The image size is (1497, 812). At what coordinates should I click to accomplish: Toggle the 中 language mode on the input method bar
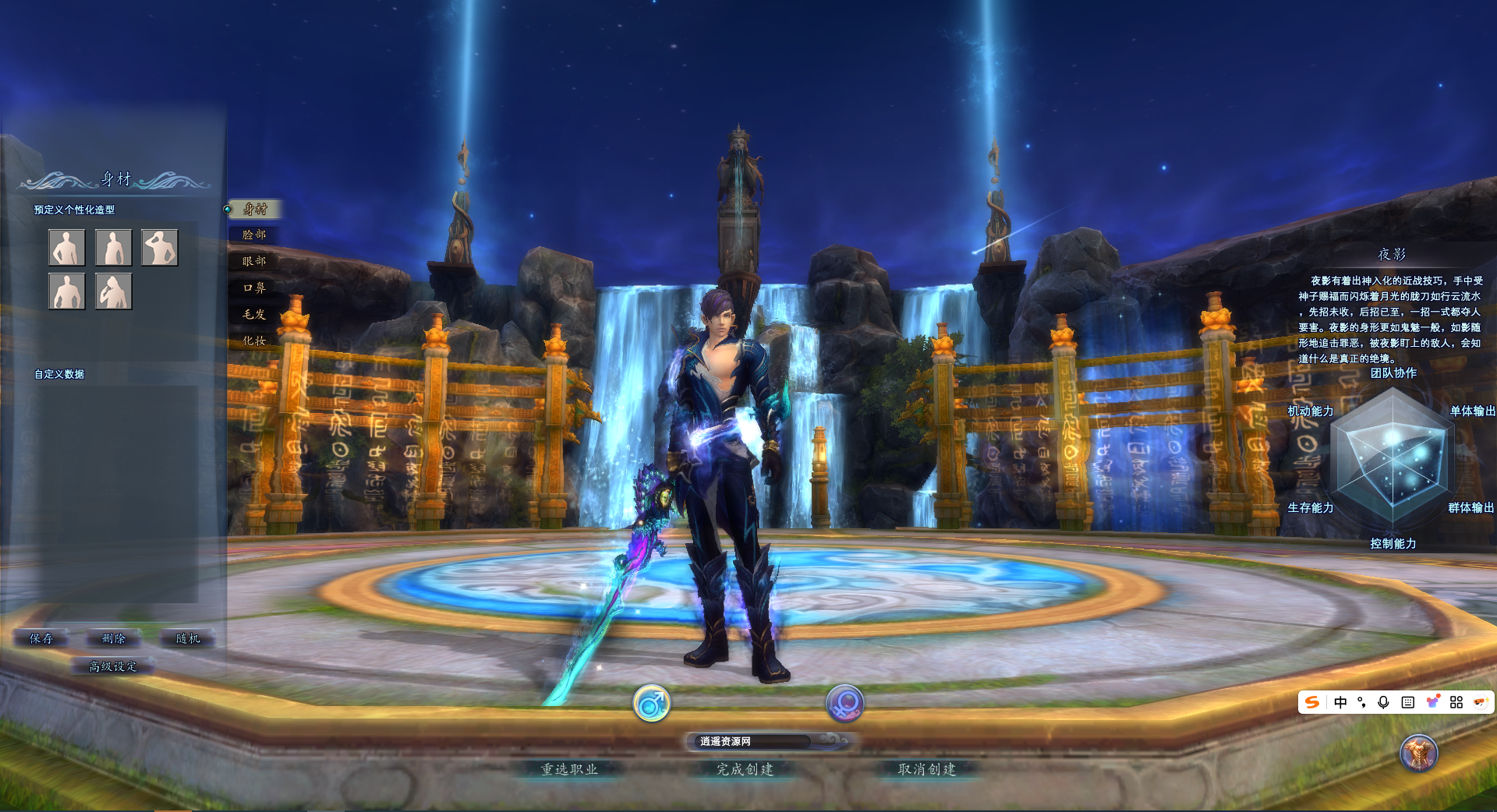1340,702
